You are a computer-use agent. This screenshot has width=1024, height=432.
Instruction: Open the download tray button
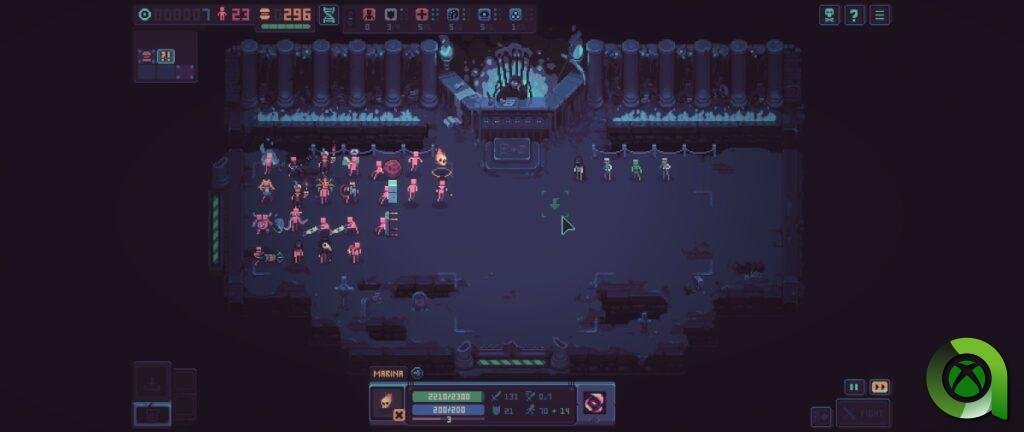click(x=152, y=381)
